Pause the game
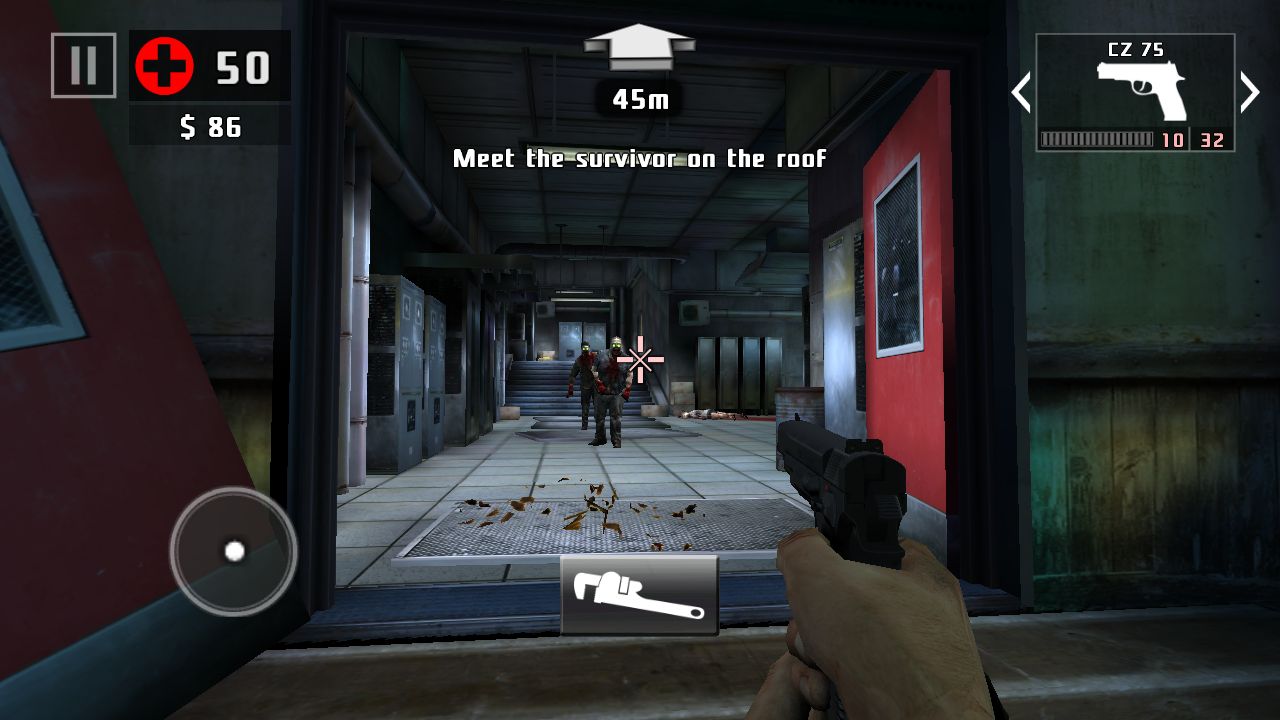The width and height of the screenshot is (1280, 720). 84,66
